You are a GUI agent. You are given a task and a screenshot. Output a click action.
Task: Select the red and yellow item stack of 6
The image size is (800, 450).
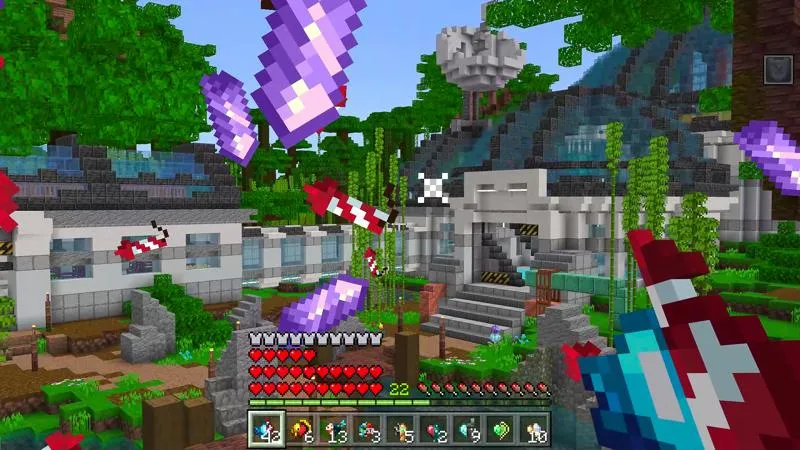299,430
